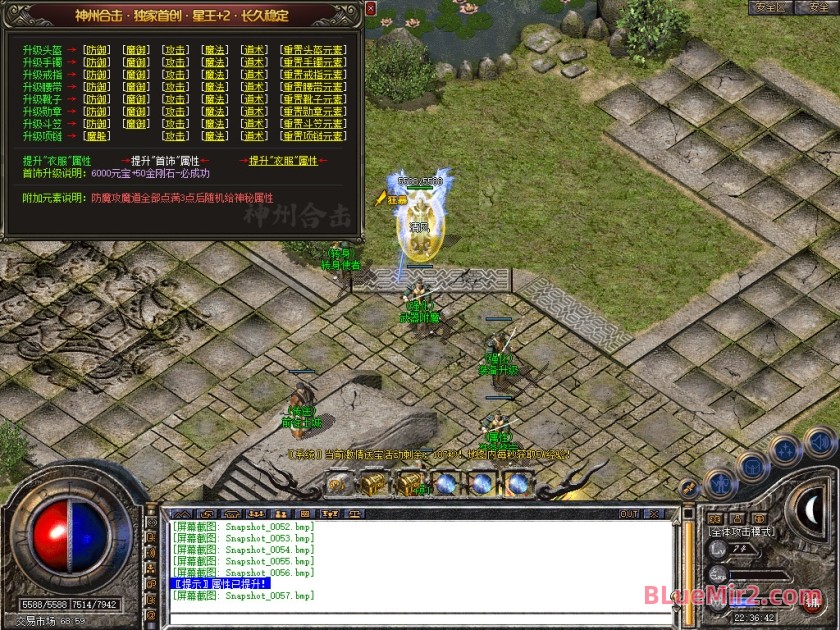Viewport: 840px width, 630px height.
Task: Select 魔御 for 升级靴子 row
Action: [x=136, y=99]
